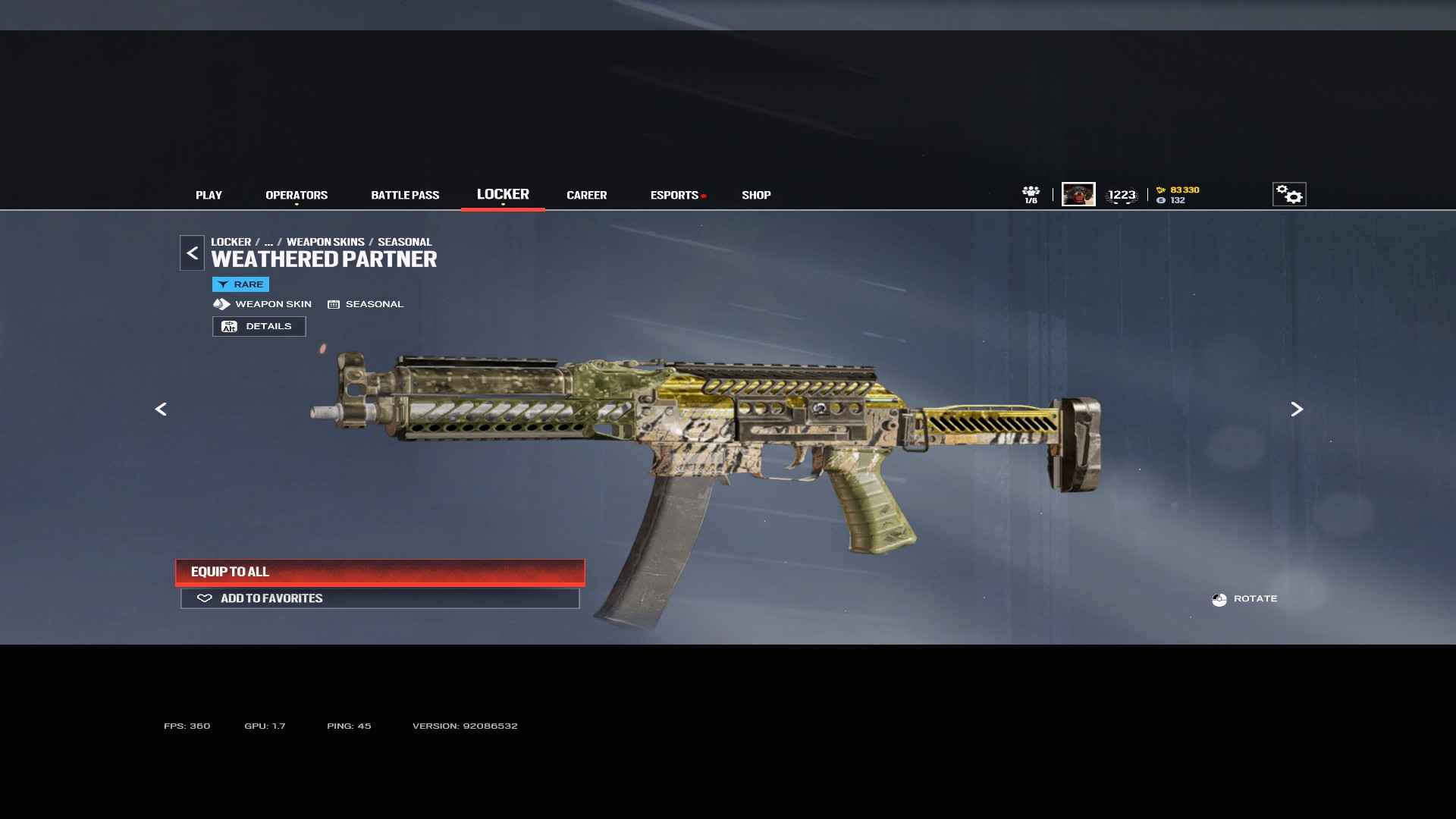Show the next weapon skin
The height and width of the screenshot is (819, 1456).
point(1297,409)
